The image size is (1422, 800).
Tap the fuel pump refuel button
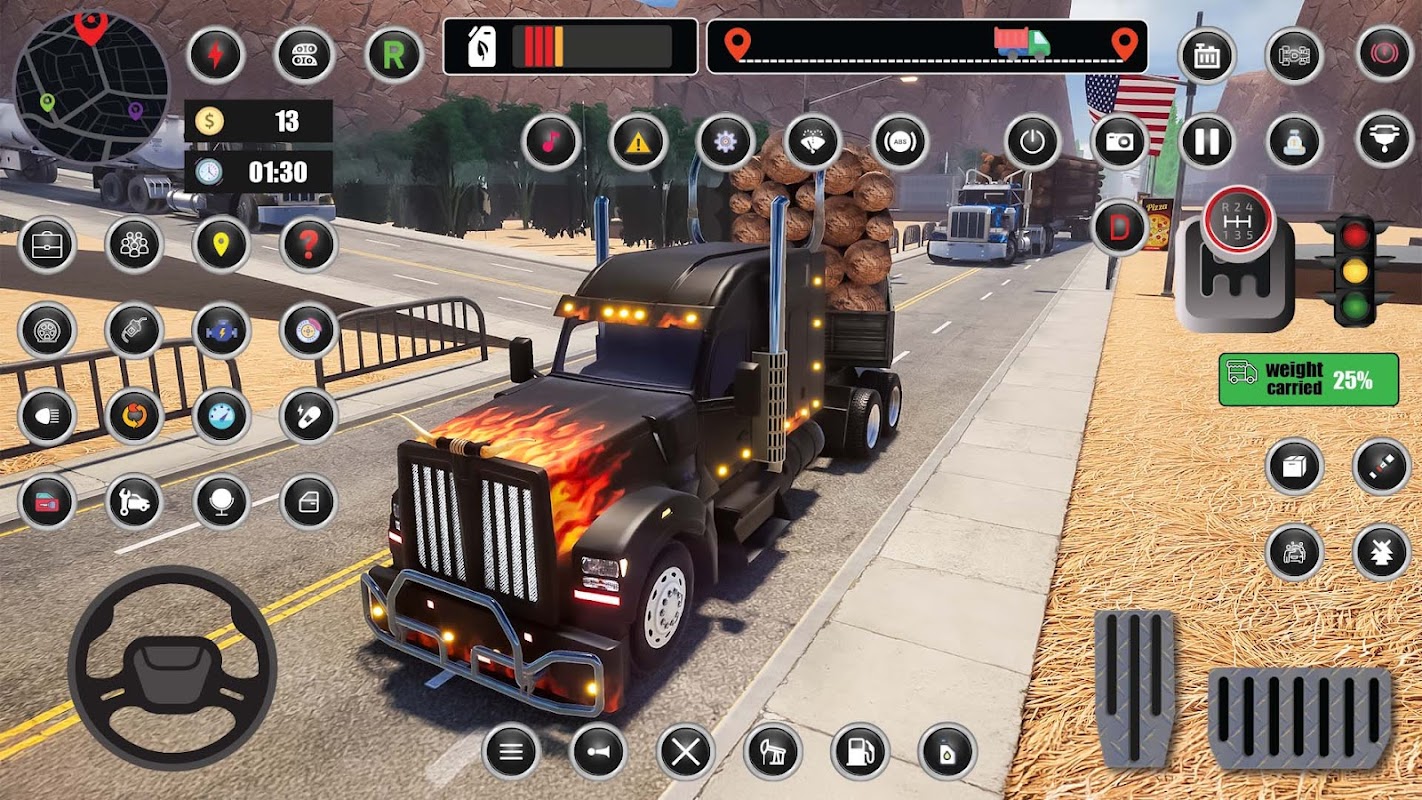[x=860, y=751]
